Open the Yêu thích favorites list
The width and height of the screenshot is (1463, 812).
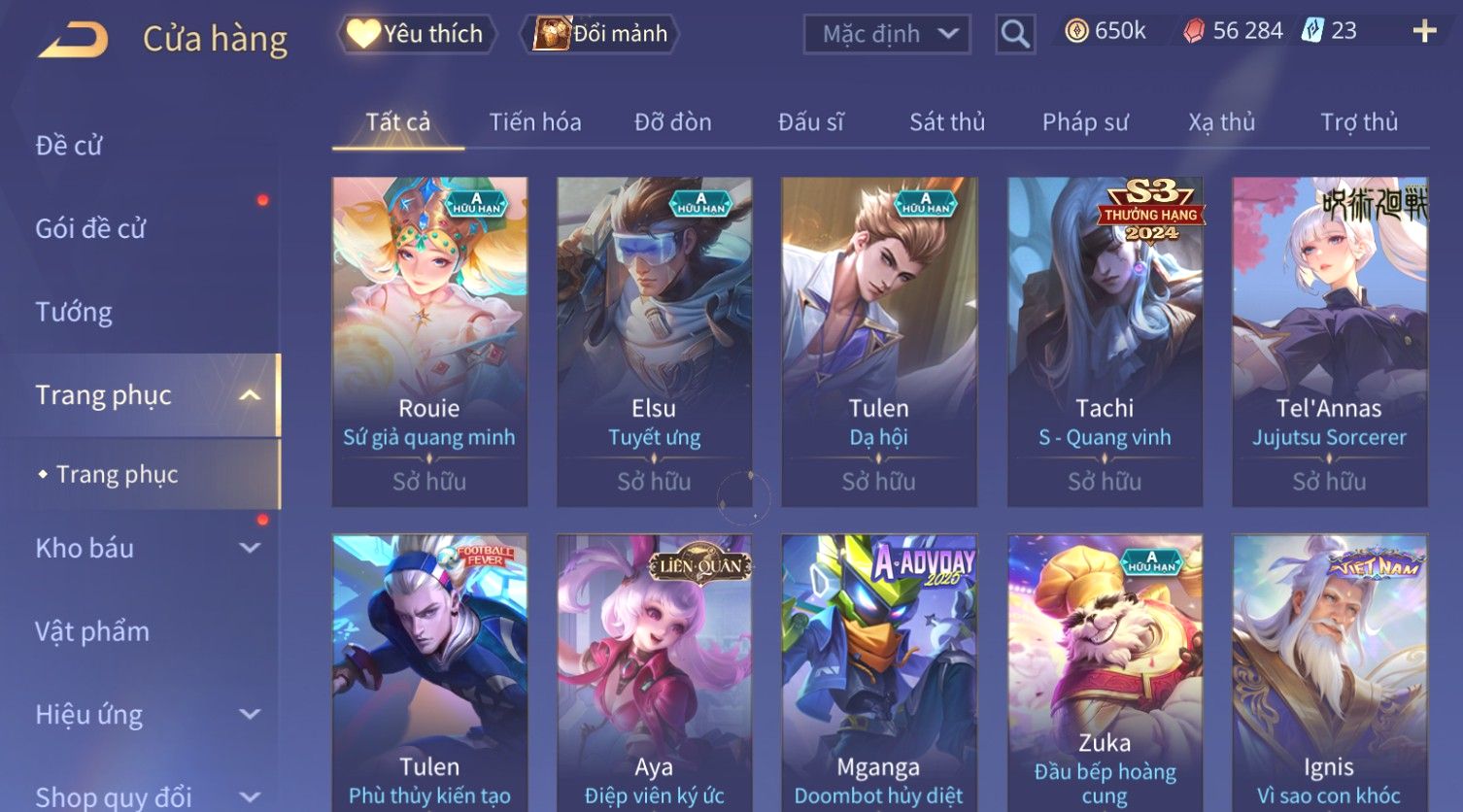[x=416, y=34]
